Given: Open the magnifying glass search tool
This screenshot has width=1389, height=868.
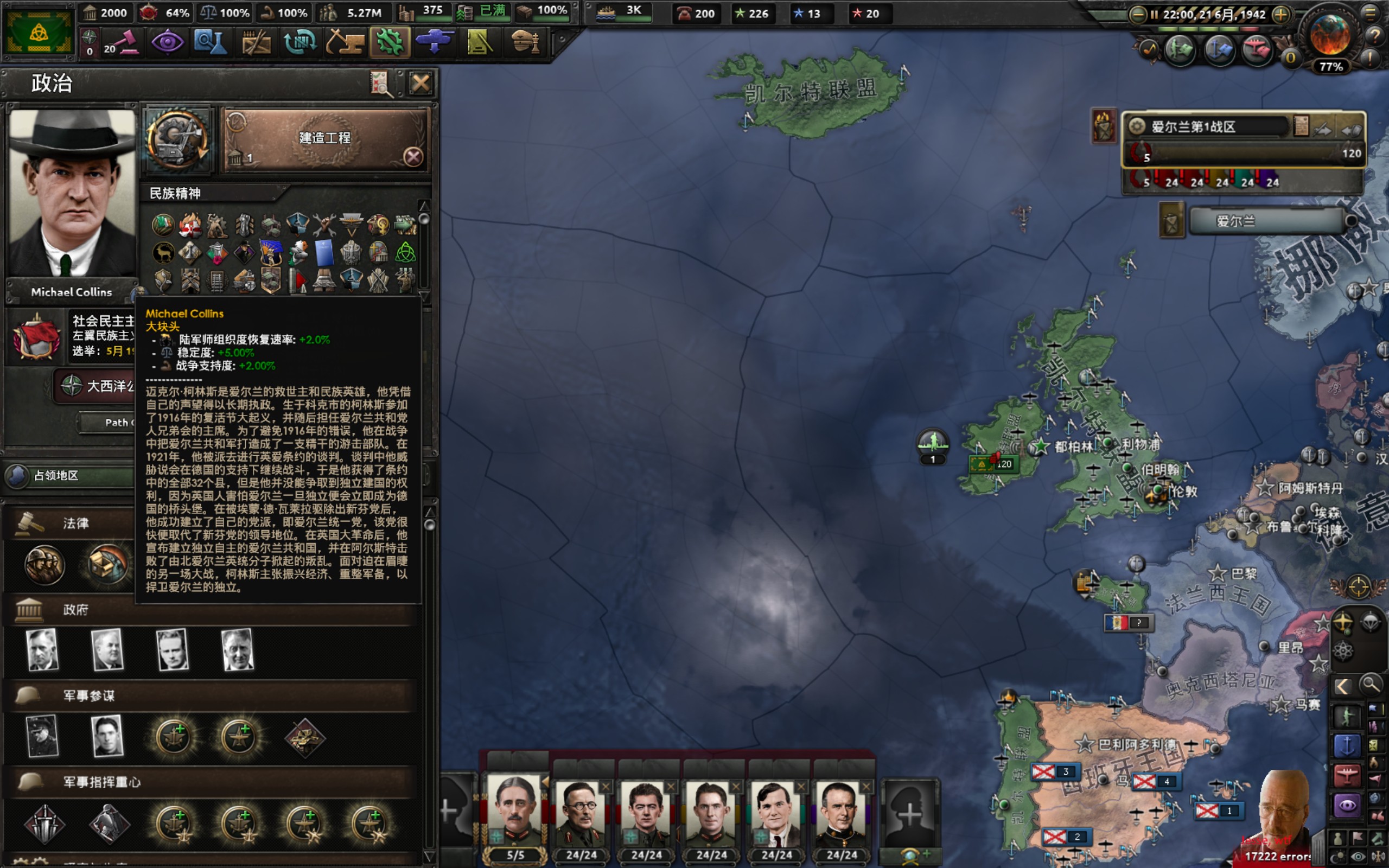Looking at the screenshot, I should point(1371,684).
